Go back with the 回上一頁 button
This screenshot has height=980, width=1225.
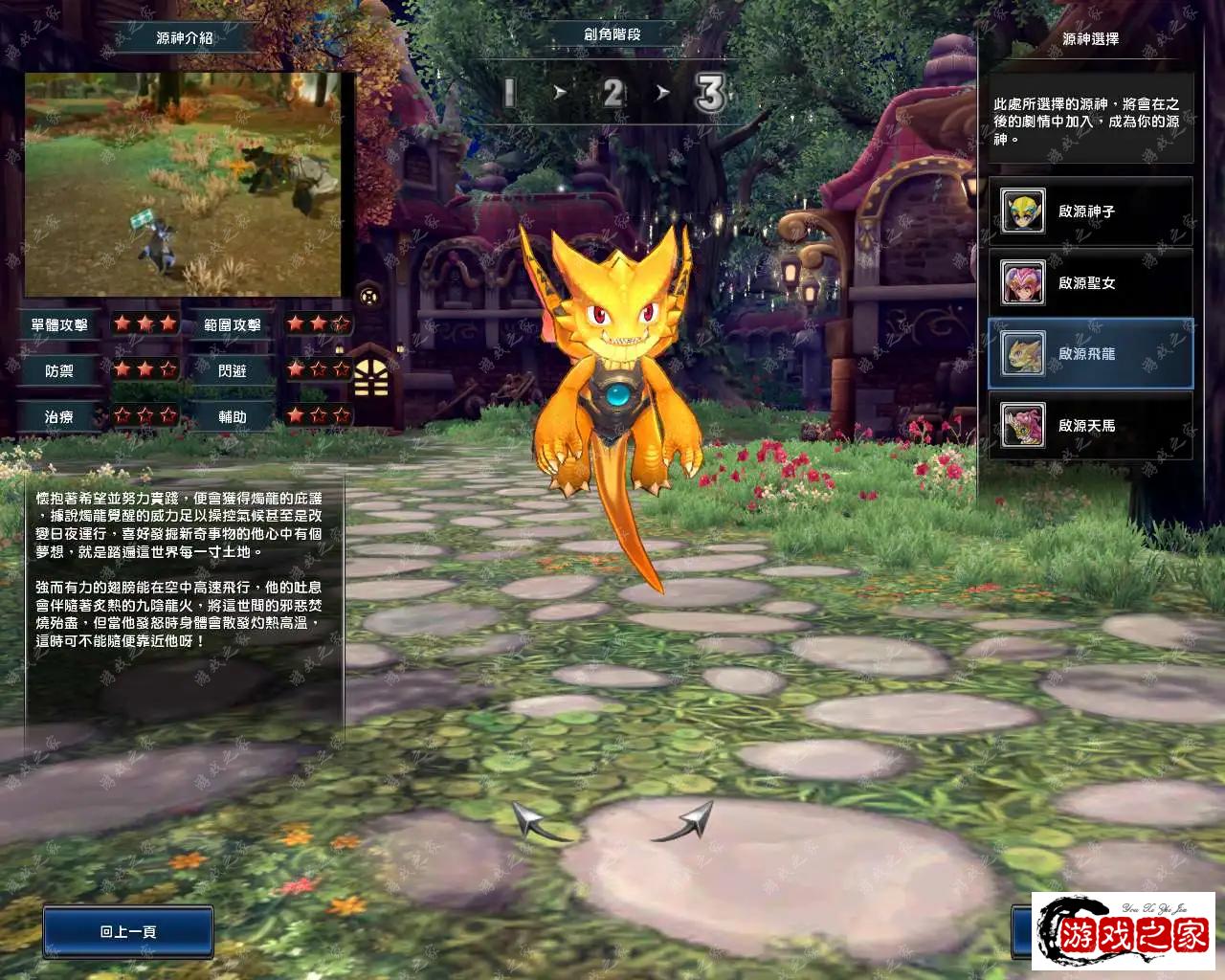tap(128, 931)
